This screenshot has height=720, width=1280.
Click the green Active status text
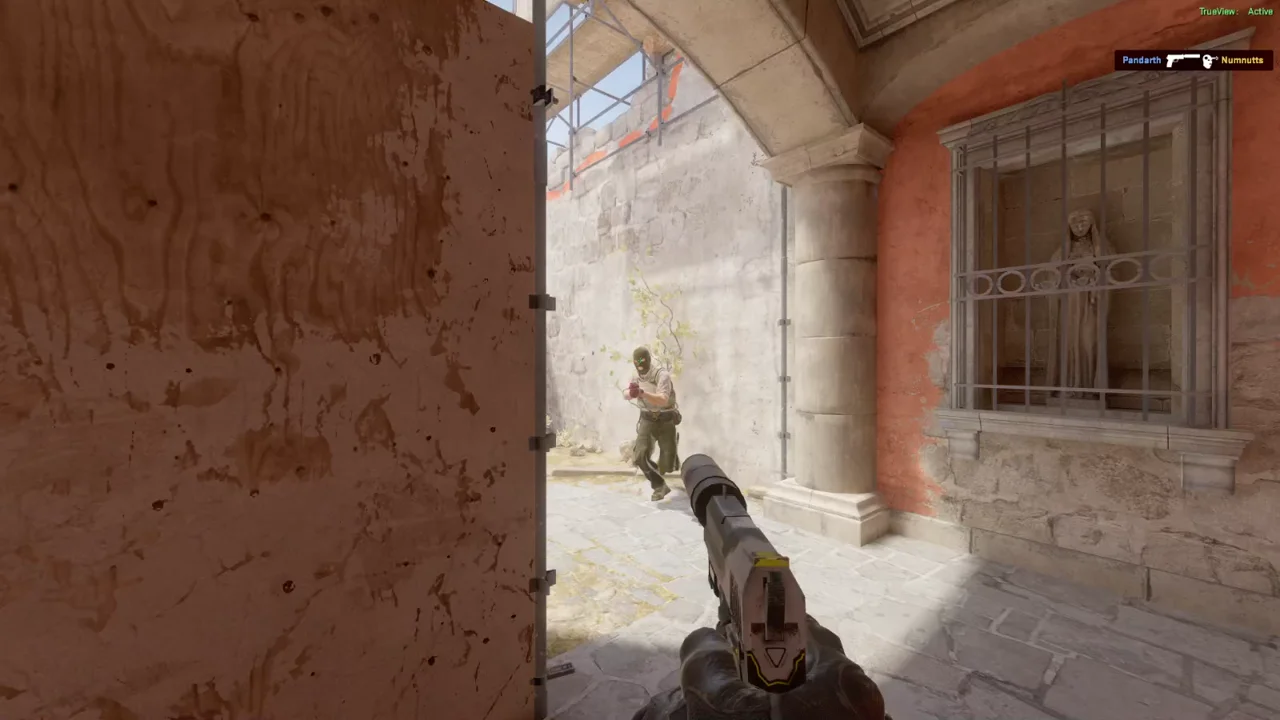1260,11
